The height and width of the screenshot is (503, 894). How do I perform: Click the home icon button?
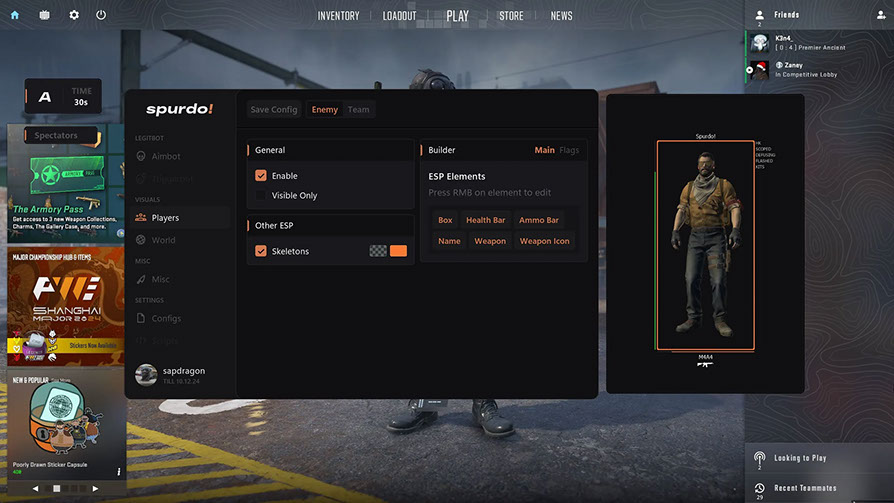[14, 15]
